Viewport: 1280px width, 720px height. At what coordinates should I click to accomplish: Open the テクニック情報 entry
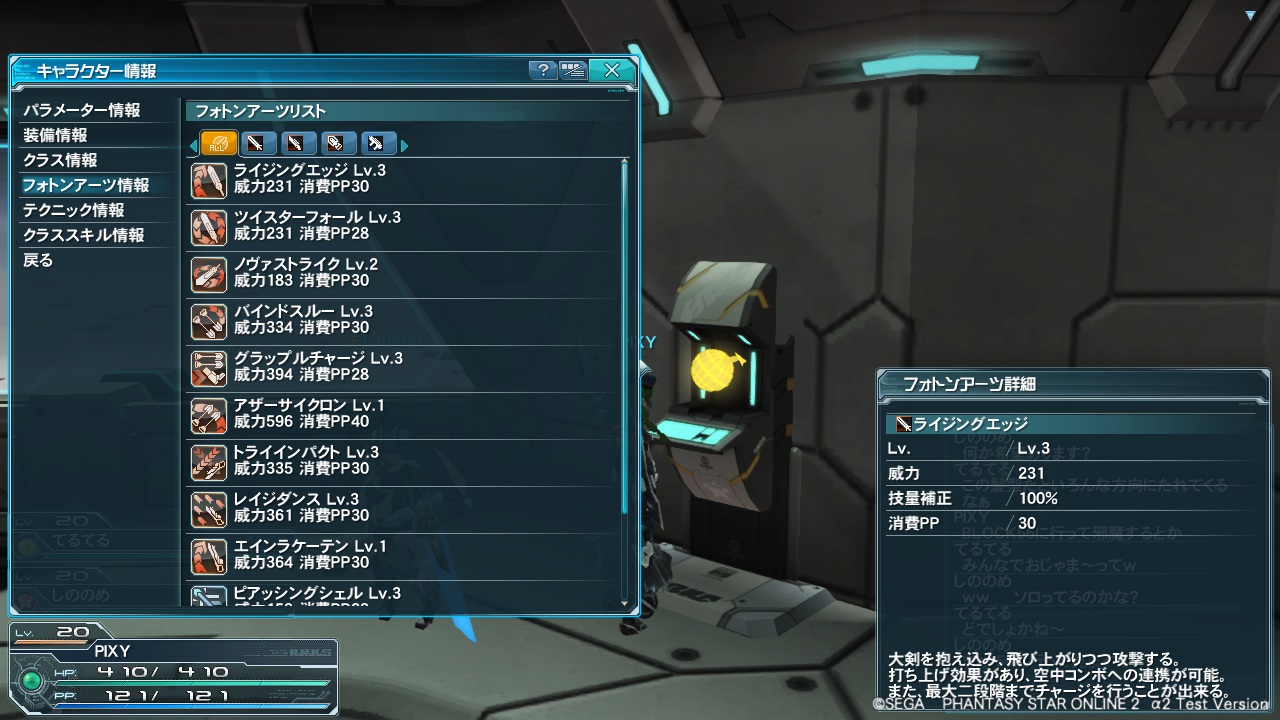point(74,210)
